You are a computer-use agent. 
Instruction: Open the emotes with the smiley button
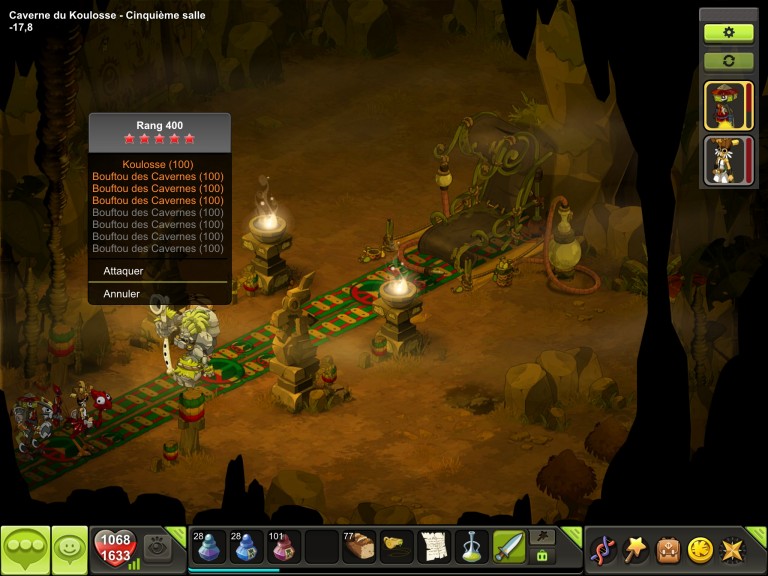click(69, 549)
